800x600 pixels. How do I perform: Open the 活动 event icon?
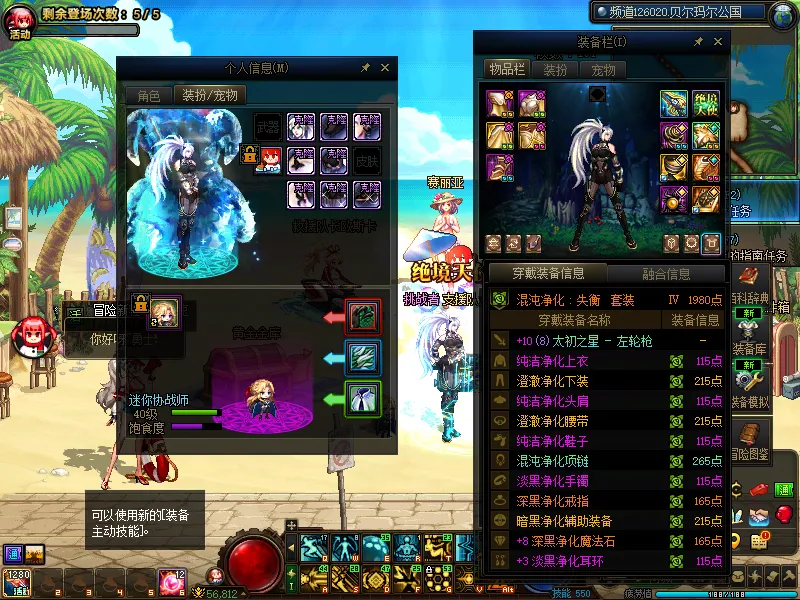[x=20, y=20]
